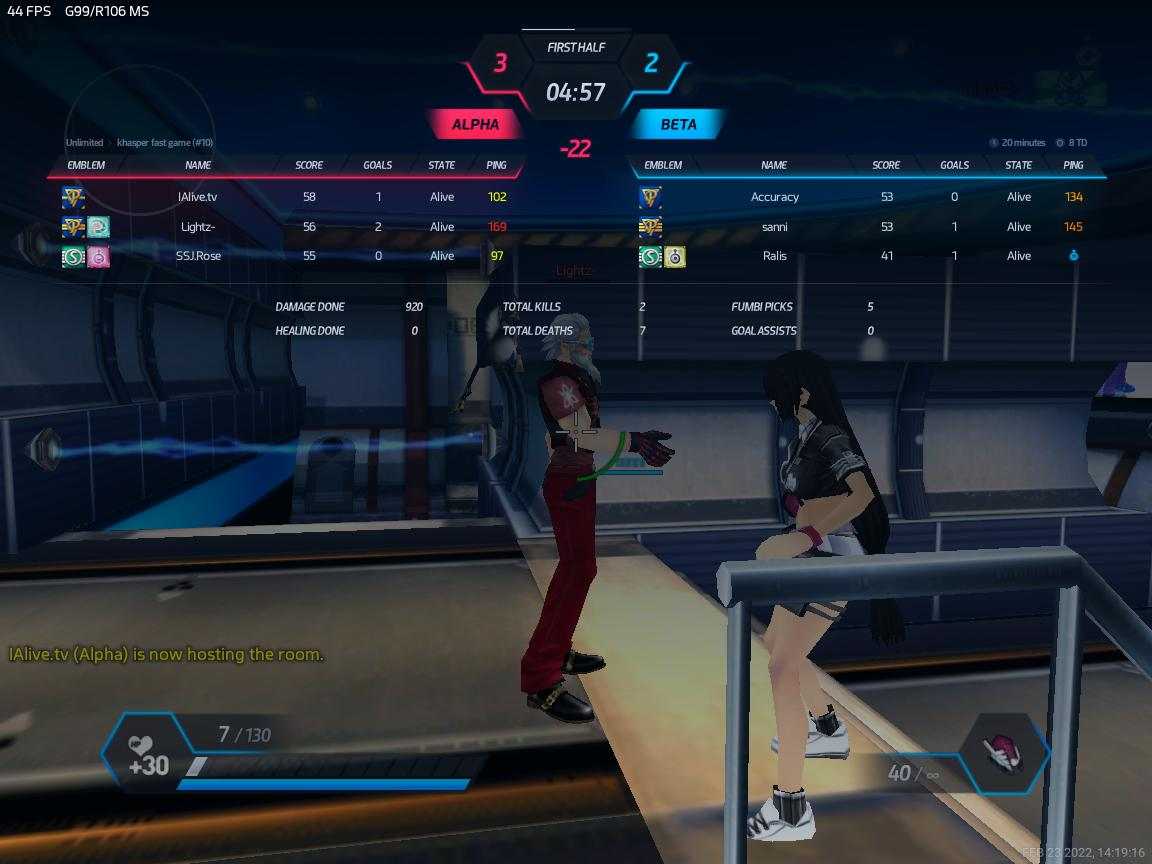The height and width of the screenshot is (864, 1152).
Task: Choose sanni in the Beta team list
Action: click(774, 227)
